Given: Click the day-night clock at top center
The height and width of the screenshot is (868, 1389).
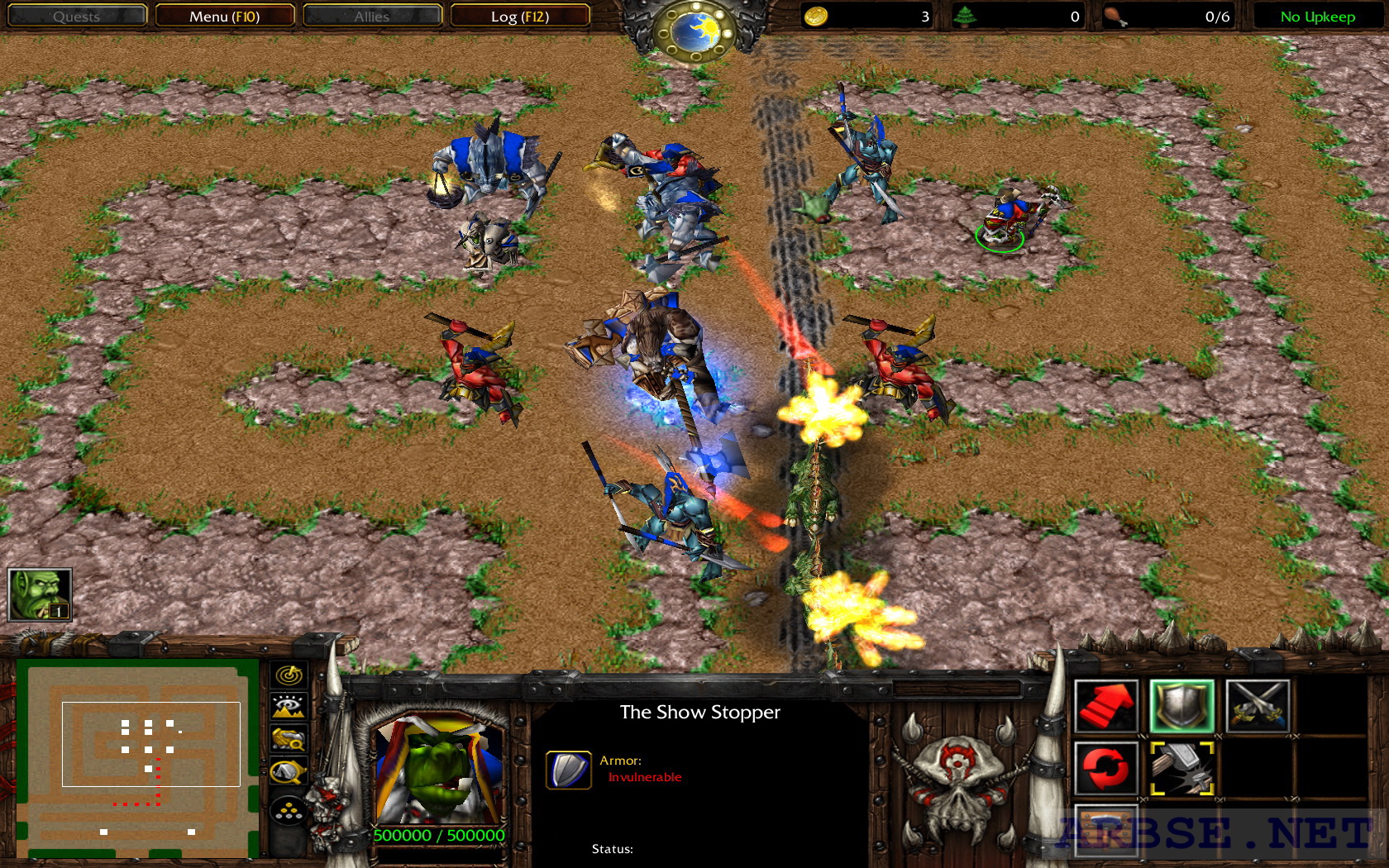Looking at the screenshot, I should 694,31.
